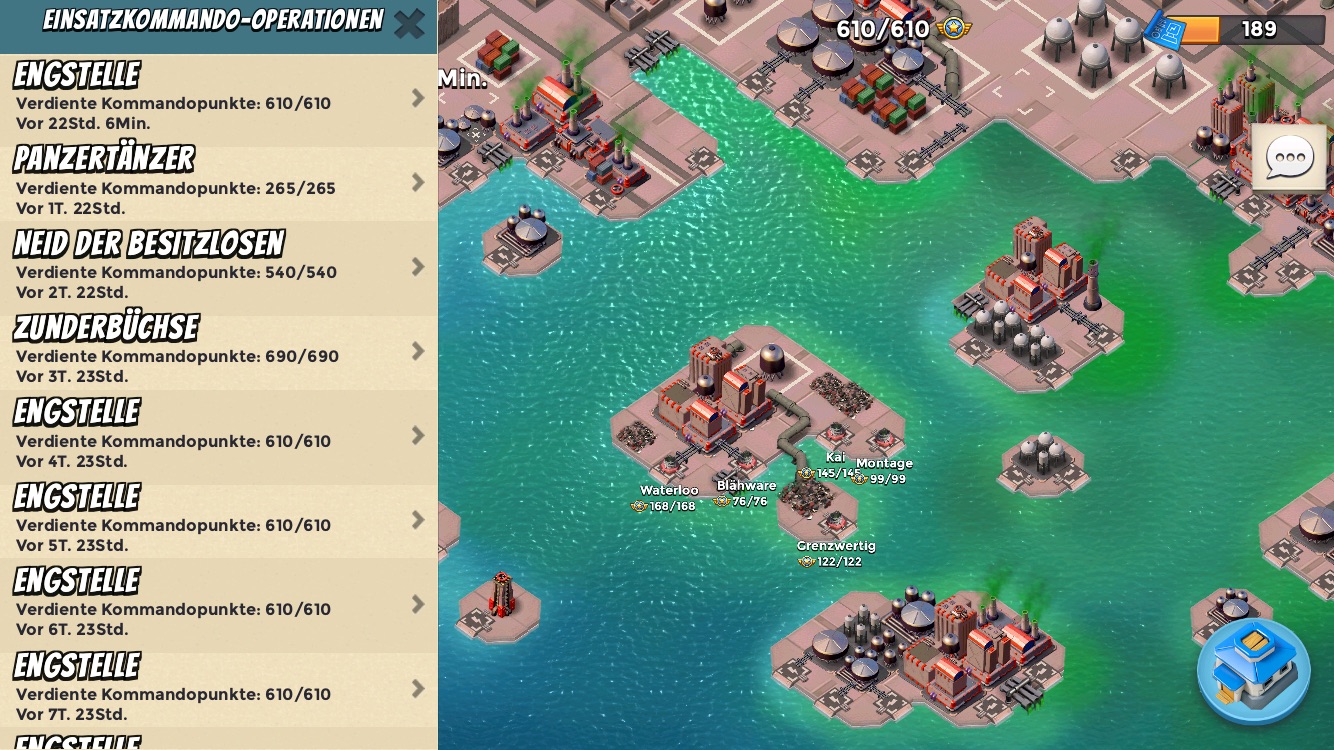Open the Engstelle row dated Vor 5T. 23Std.
This screenshot has width=1334, height=750.
218,520
